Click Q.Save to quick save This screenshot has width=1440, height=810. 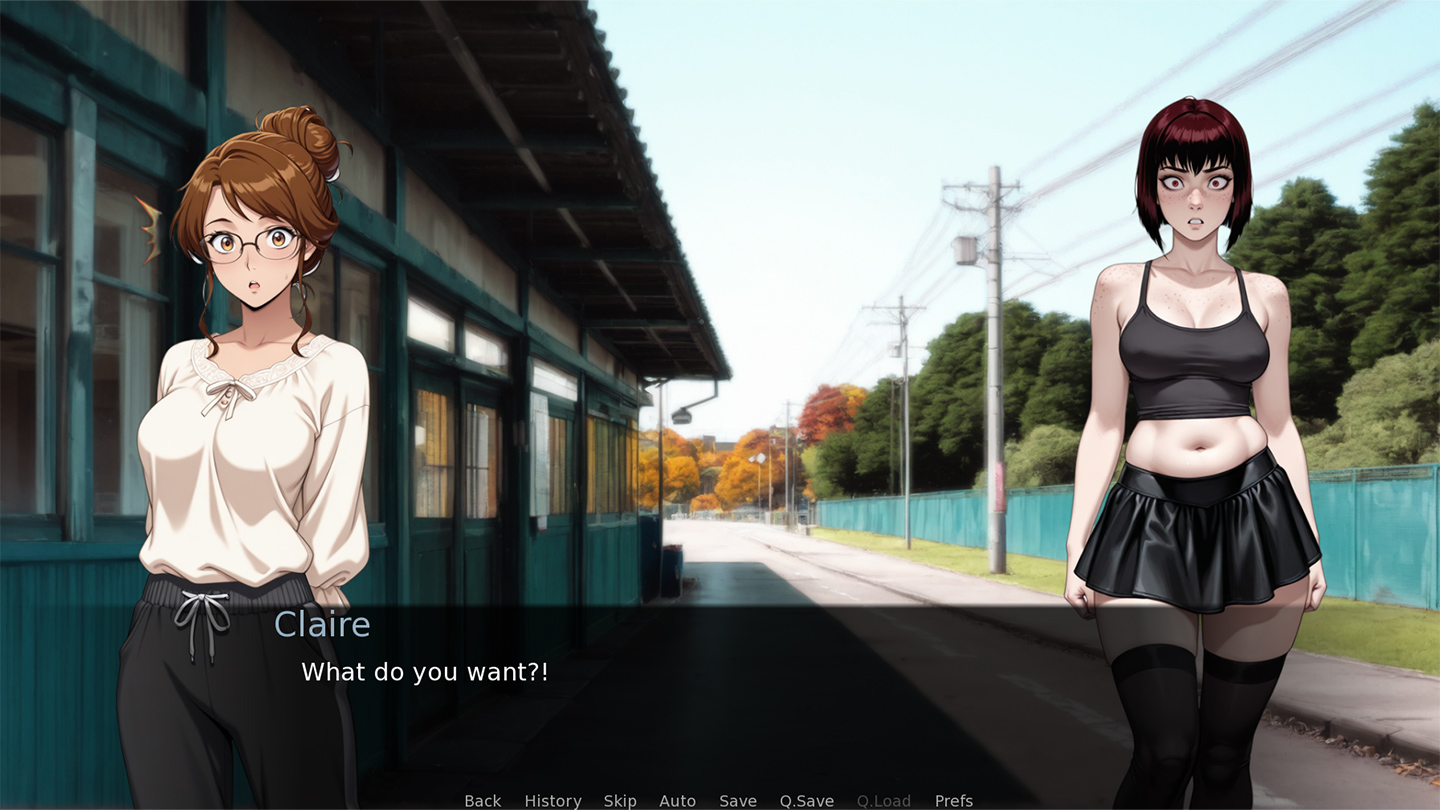(x=806, y=801)
